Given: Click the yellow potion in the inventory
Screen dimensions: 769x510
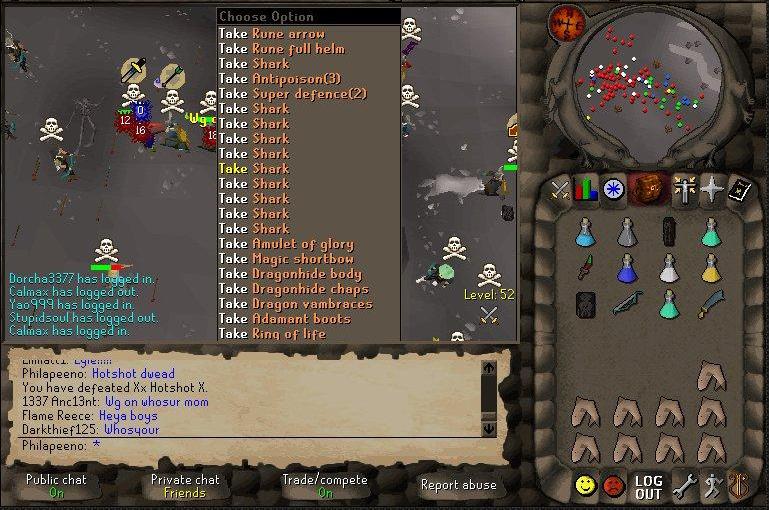Looking at the screenshot, I should [x=711, y=268].
